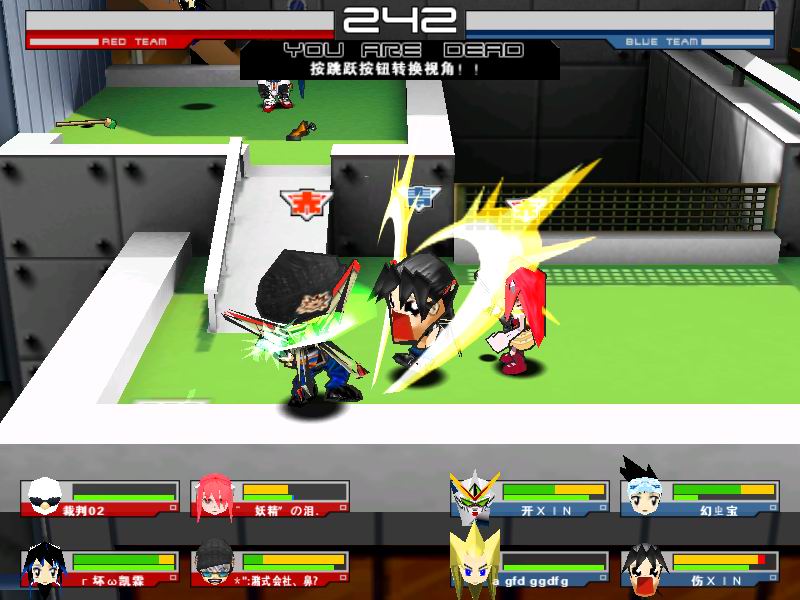Select the 开XIN robot-portrait player panel
Image resolution: width=800 pixels, height=600 pixels.
tap(530, 498)
